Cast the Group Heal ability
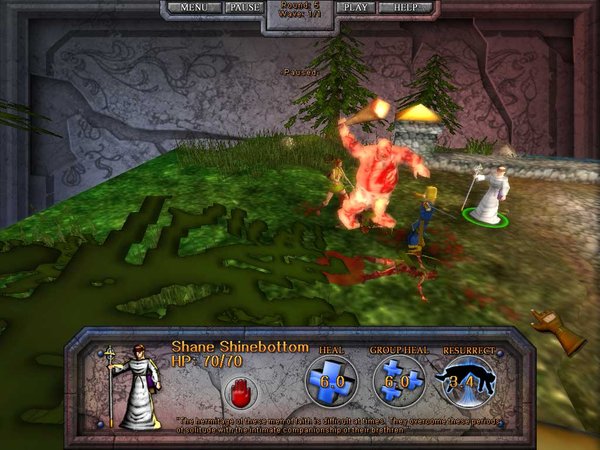Screen dimensions: 600x450 tap(399, 381)
